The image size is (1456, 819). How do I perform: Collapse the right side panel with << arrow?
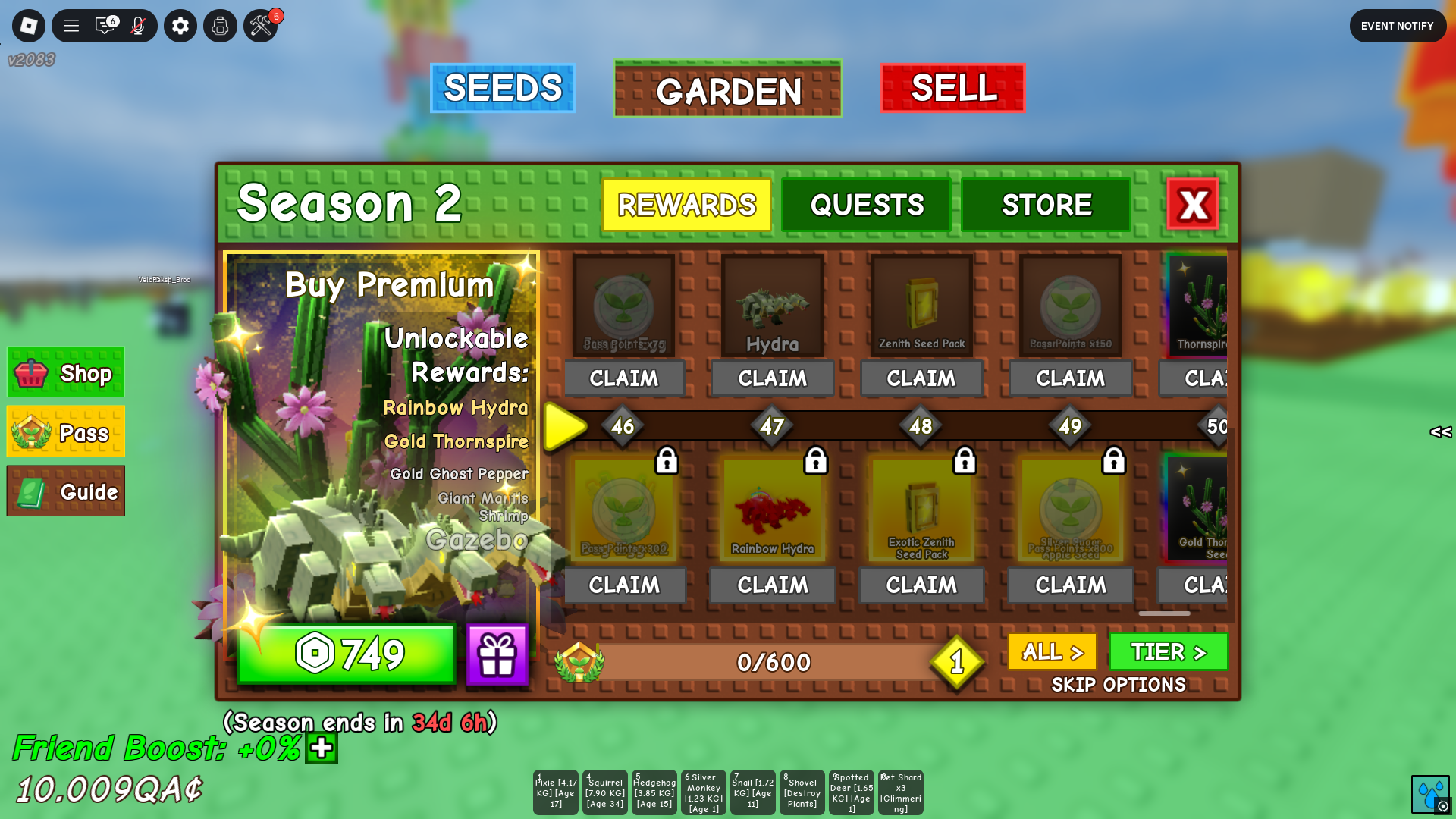(x=1440, y=434)
